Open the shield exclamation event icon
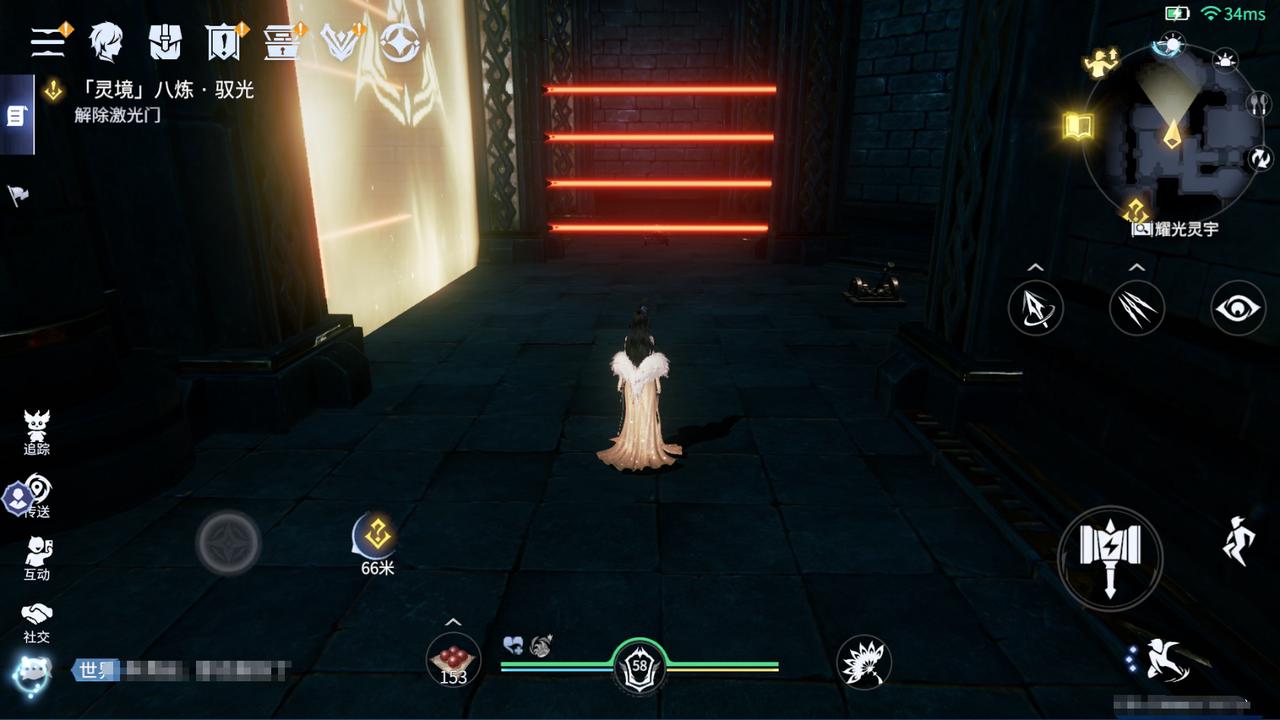The height and width of the screenshot is (720, 1280). coord(222,41)
